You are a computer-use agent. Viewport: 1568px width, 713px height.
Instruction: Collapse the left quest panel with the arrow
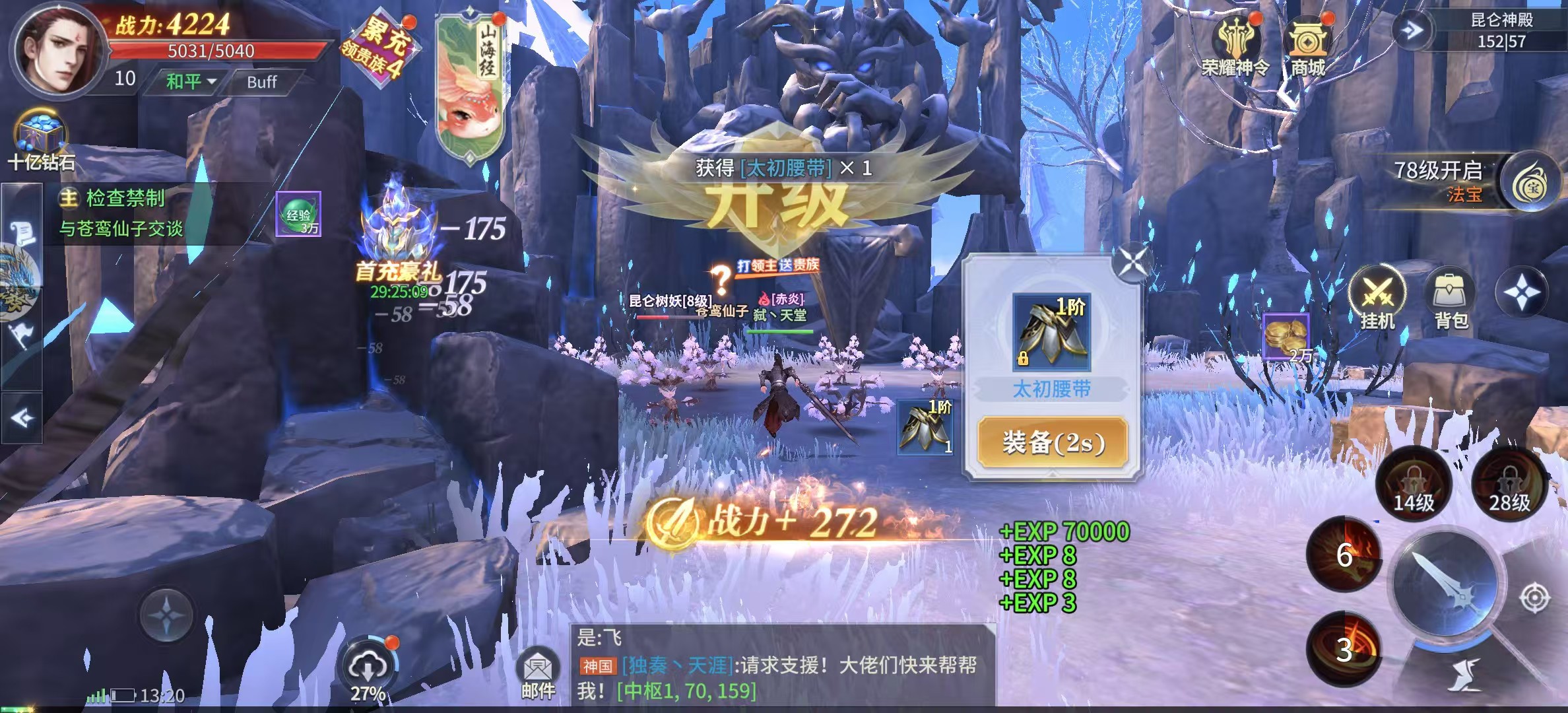tap(22, 417)
